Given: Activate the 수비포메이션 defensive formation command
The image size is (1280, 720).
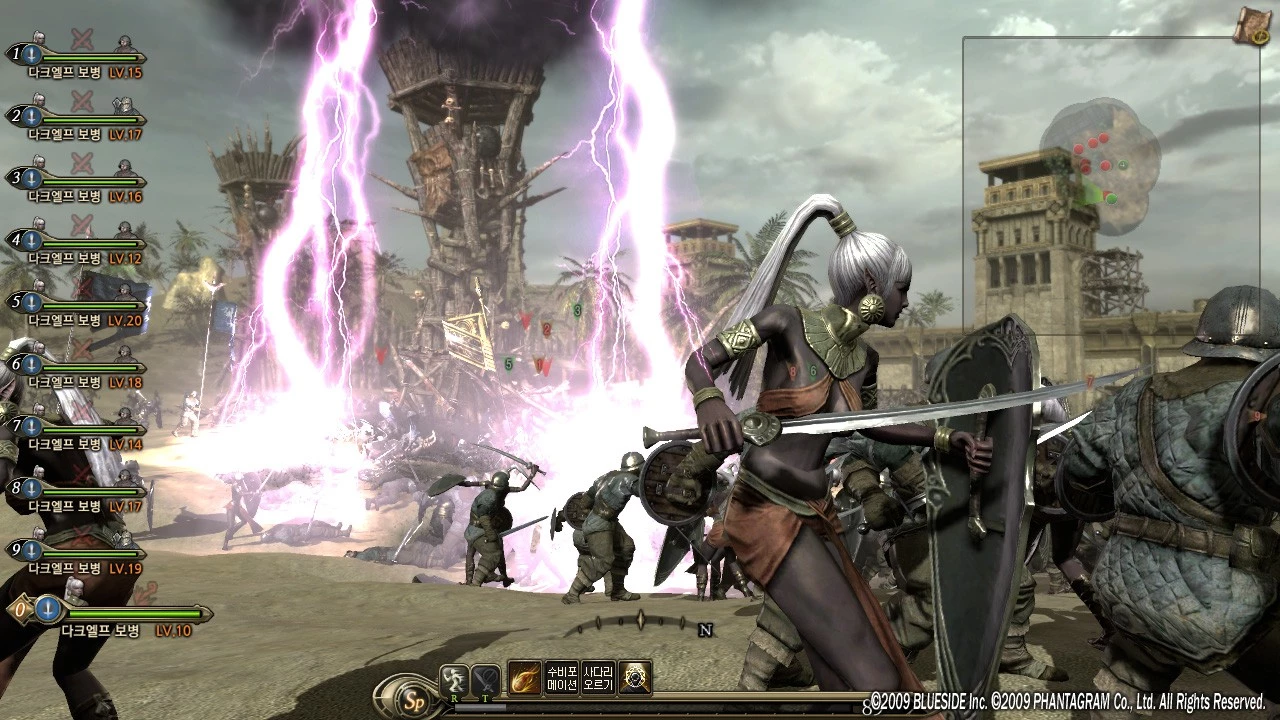Looking at the screenshot, I should (x=561, y=678).
